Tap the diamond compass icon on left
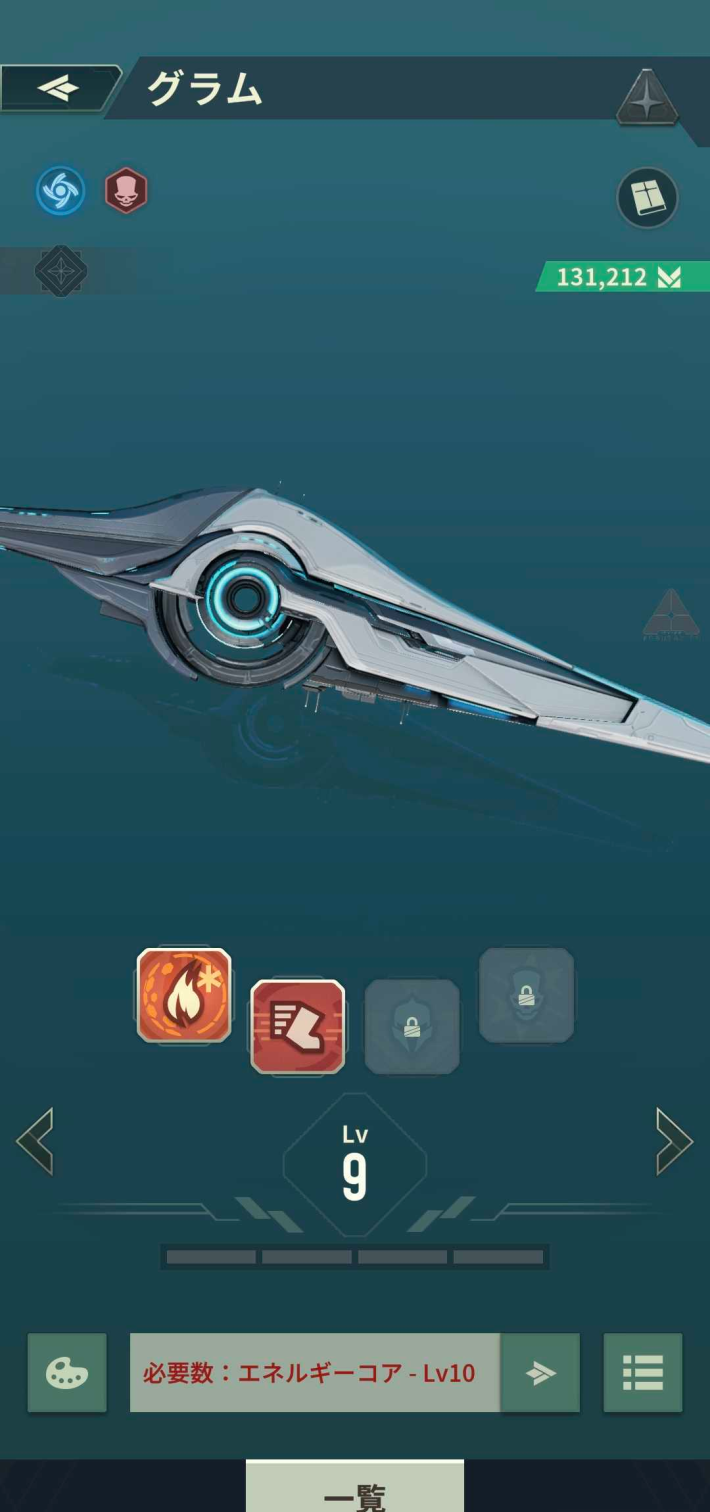This screenshot has width=710, height=1512. point(61,271)
